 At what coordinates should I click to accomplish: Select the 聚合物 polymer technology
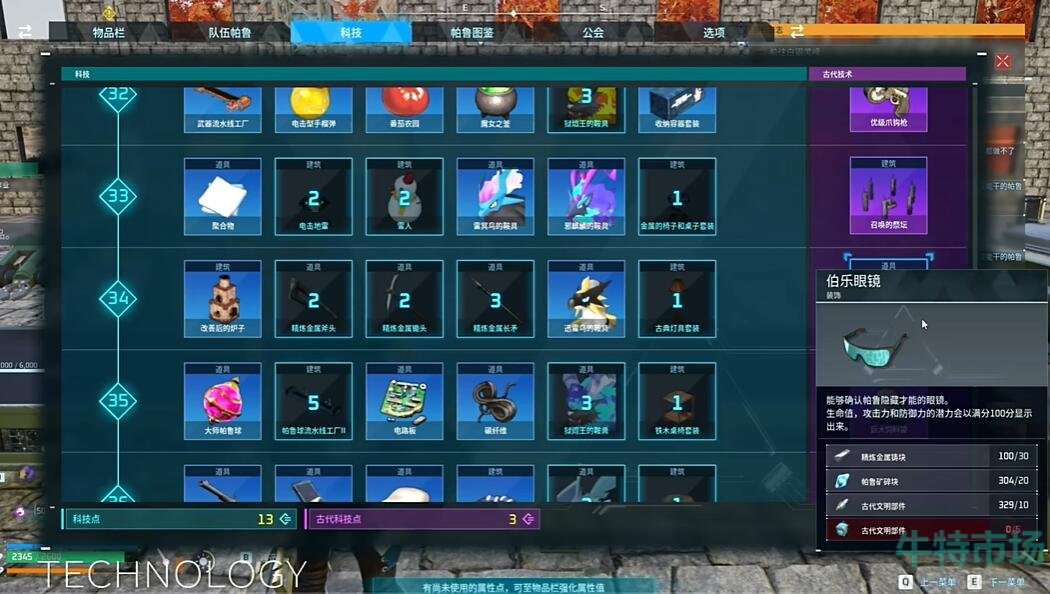pyautogui.click(x=222, y=196)
